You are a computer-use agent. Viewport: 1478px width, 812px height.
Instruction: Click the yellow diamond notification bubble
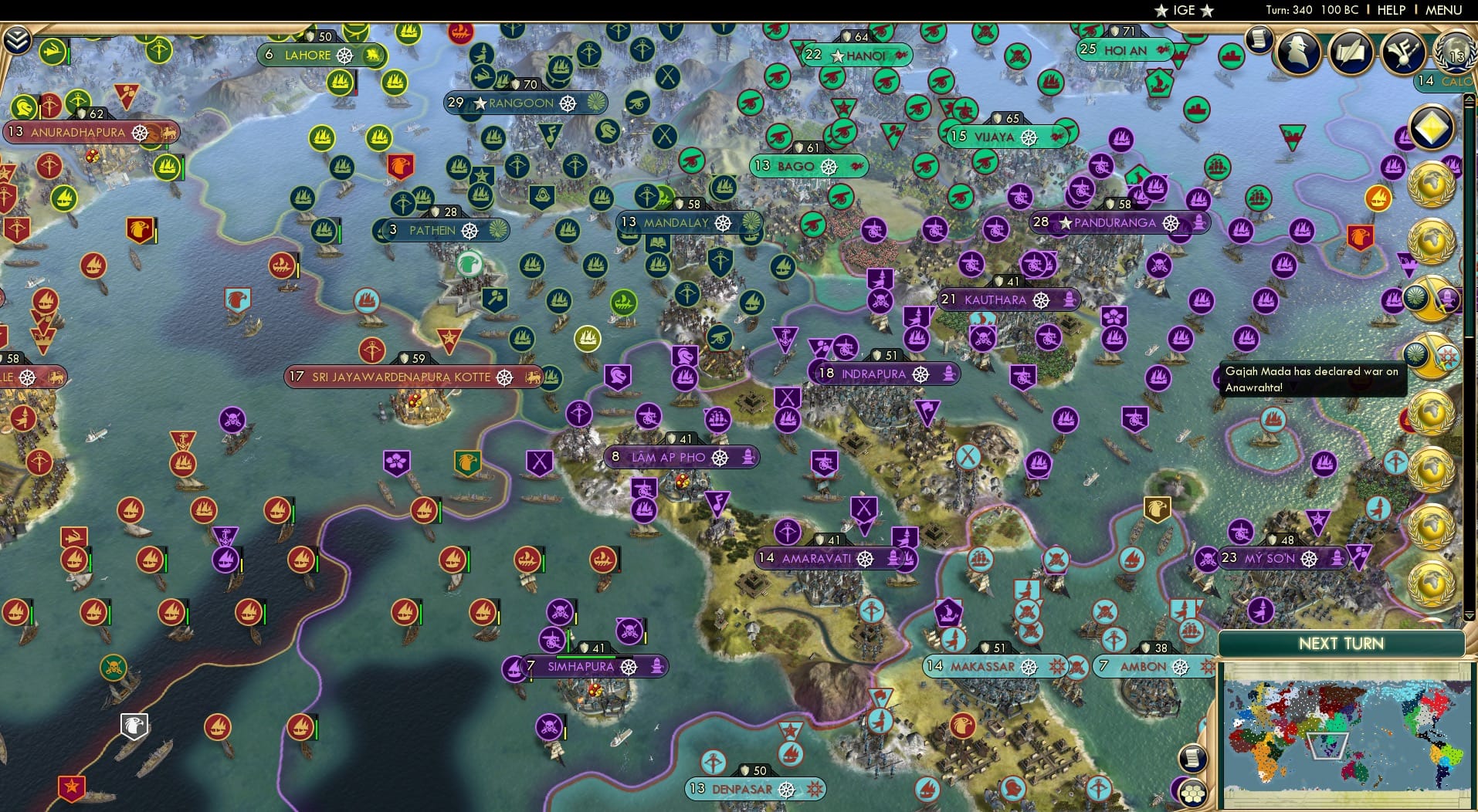click(1433, 127)
